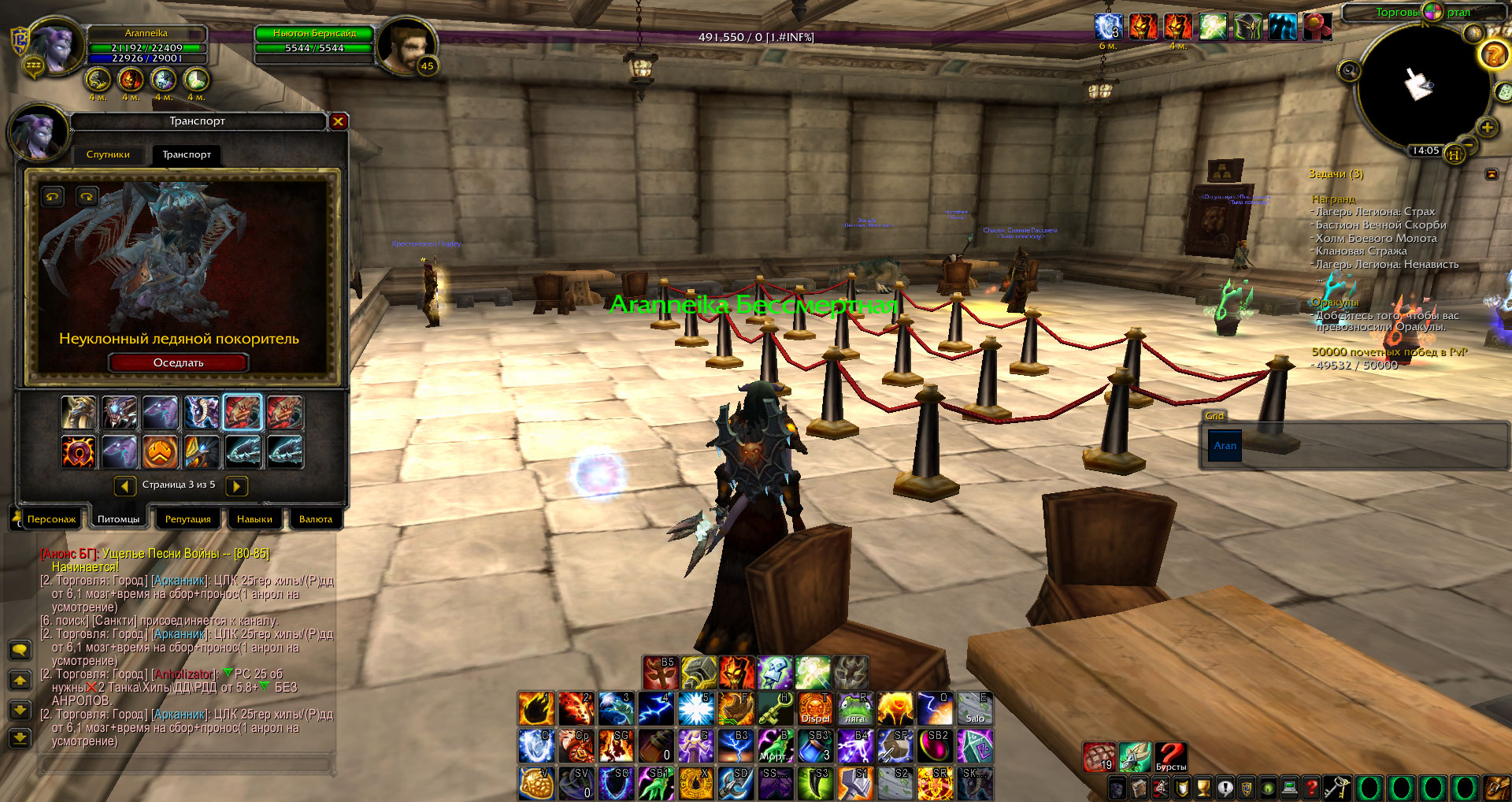Open the Персонаж tab
This screenshot has width=1512, height=802.
51,519
